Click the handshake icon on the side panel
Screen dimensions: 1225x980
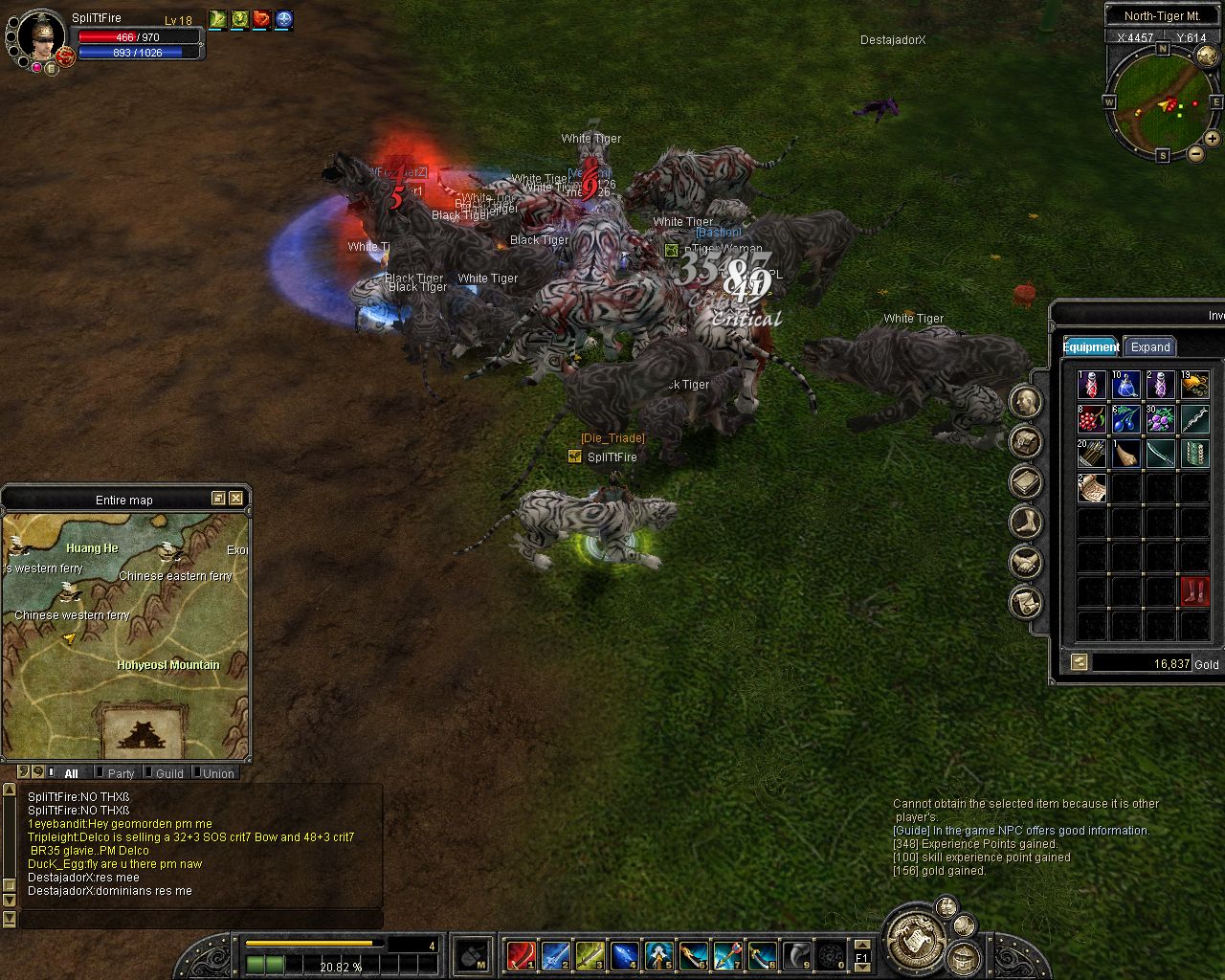pyautogui.click(x=1026, y=562)
